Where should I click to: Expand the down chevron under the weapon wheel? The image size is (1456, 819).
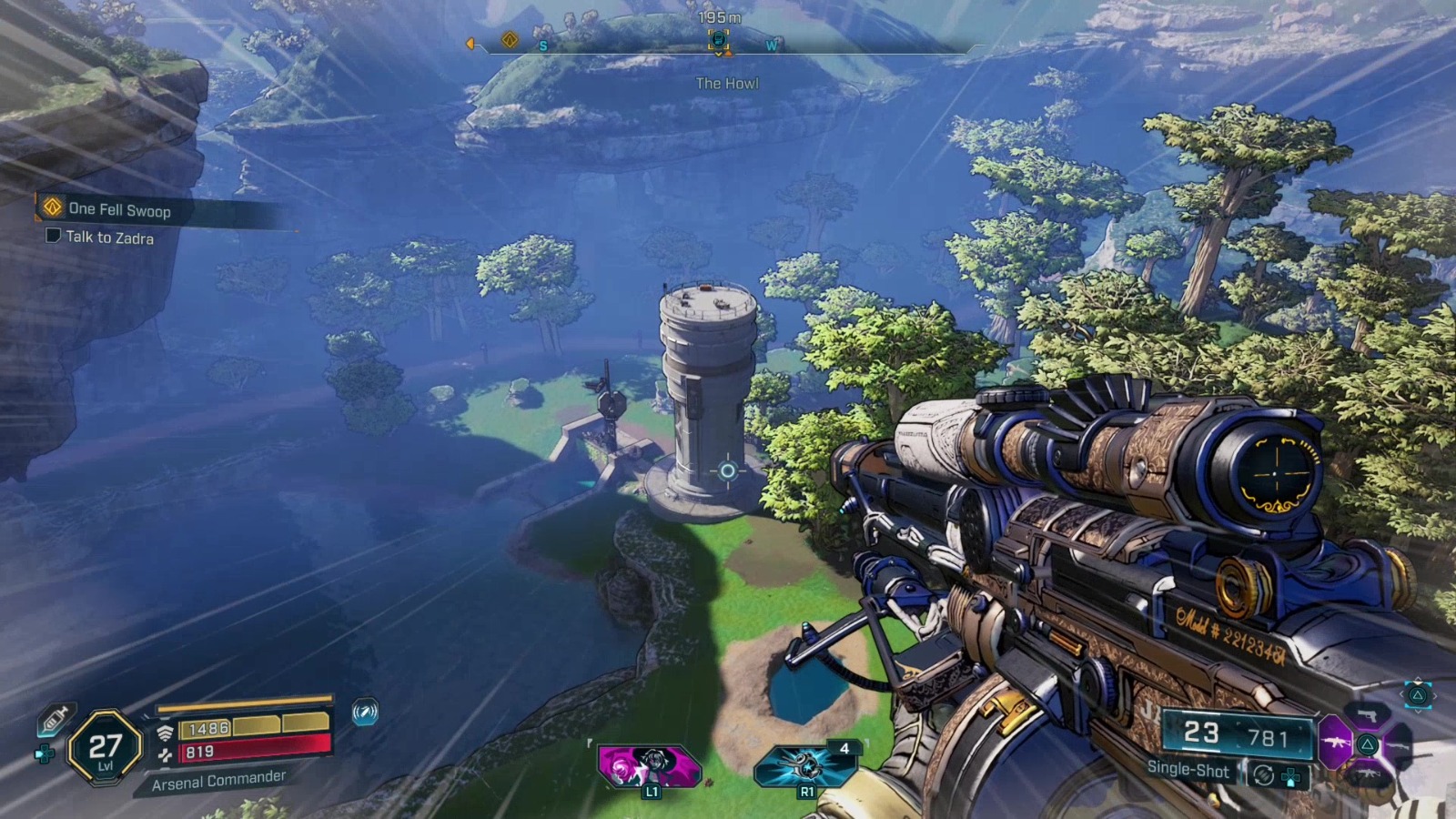[1418, 711]
